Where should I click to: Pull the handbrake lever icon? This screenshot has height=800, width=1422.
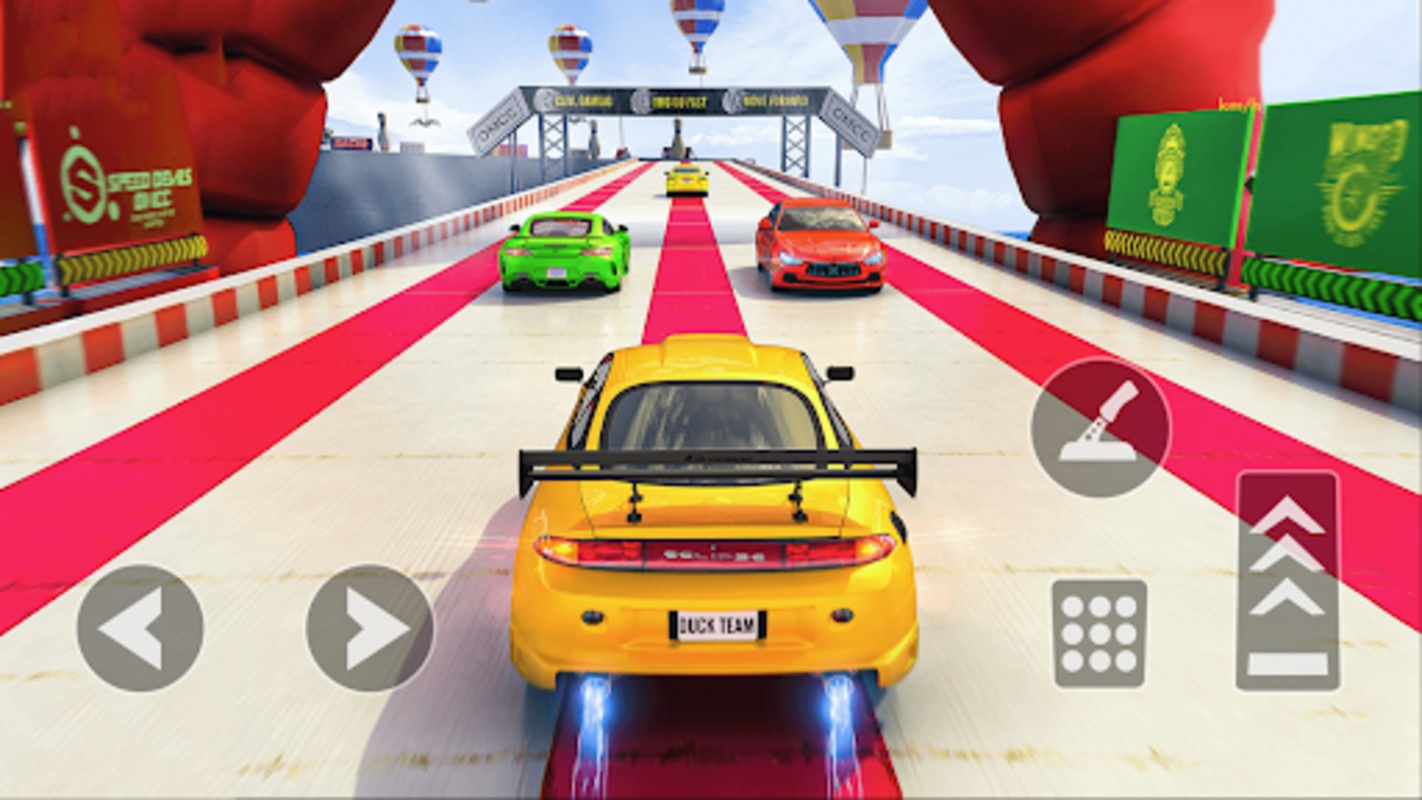click(1103, 428)
